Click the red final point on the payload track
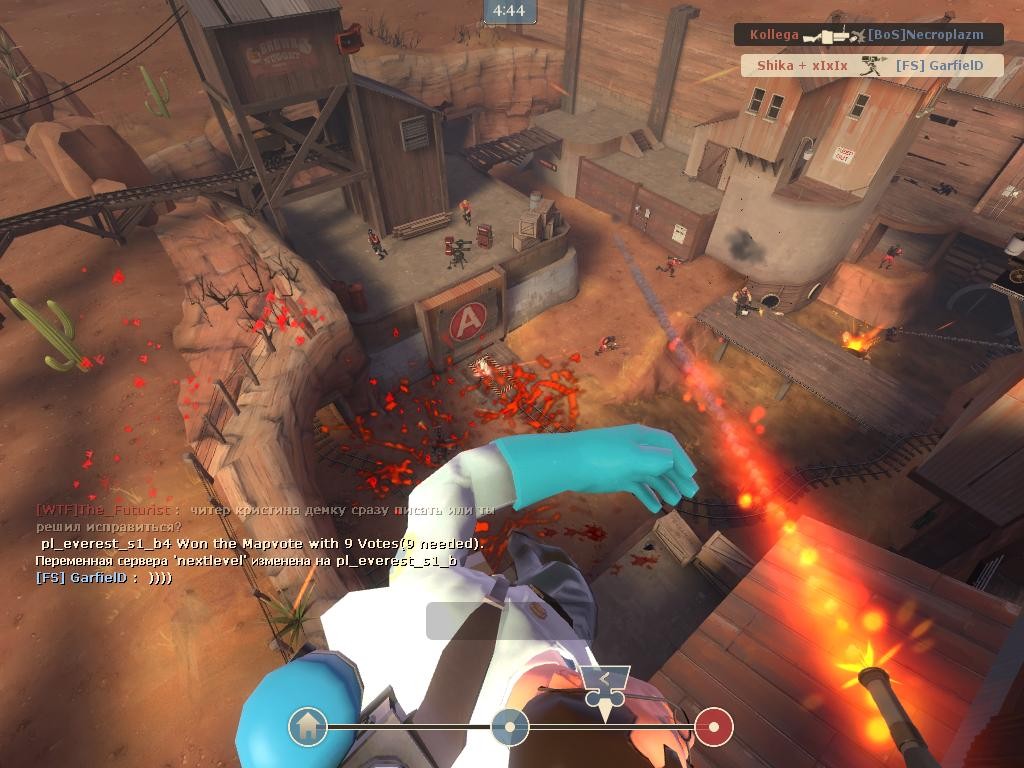 tap(714, 727)
